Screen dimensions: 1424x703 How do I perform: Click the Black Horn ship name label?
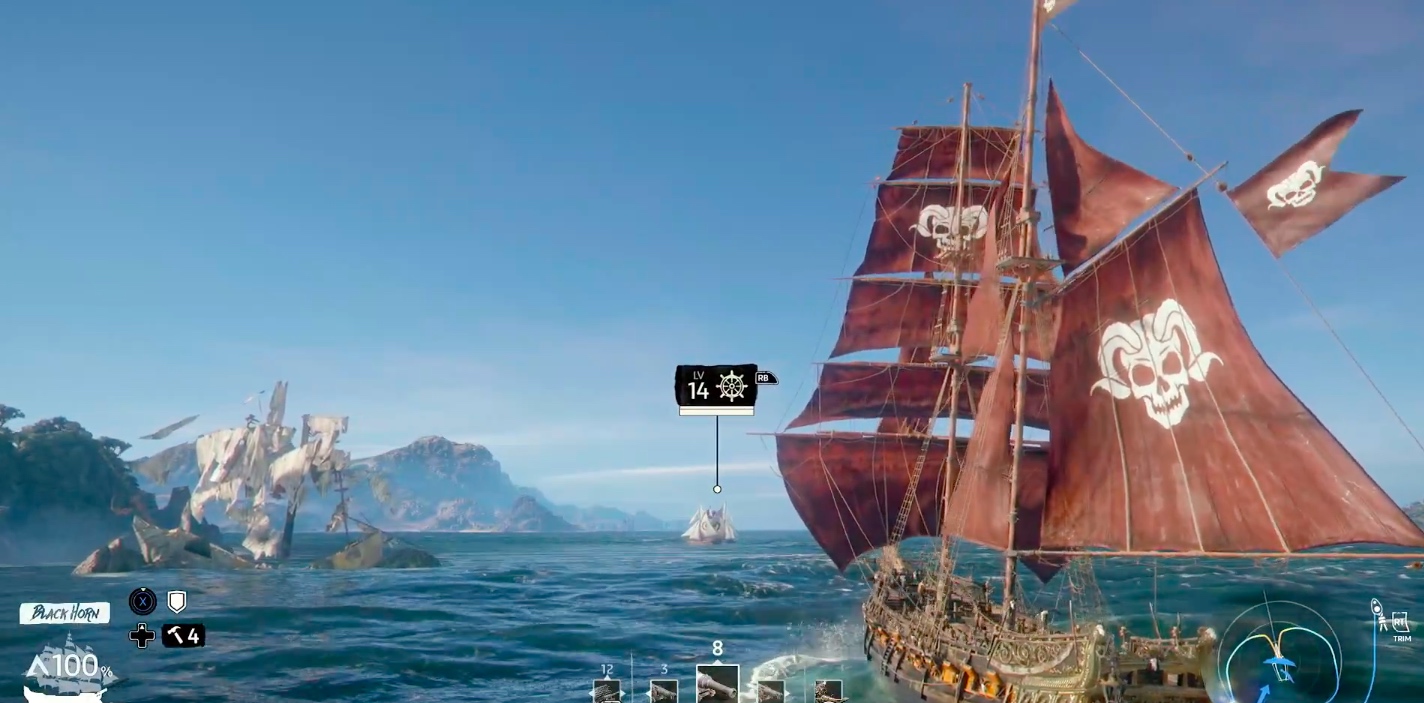click(x=64, y=613)
